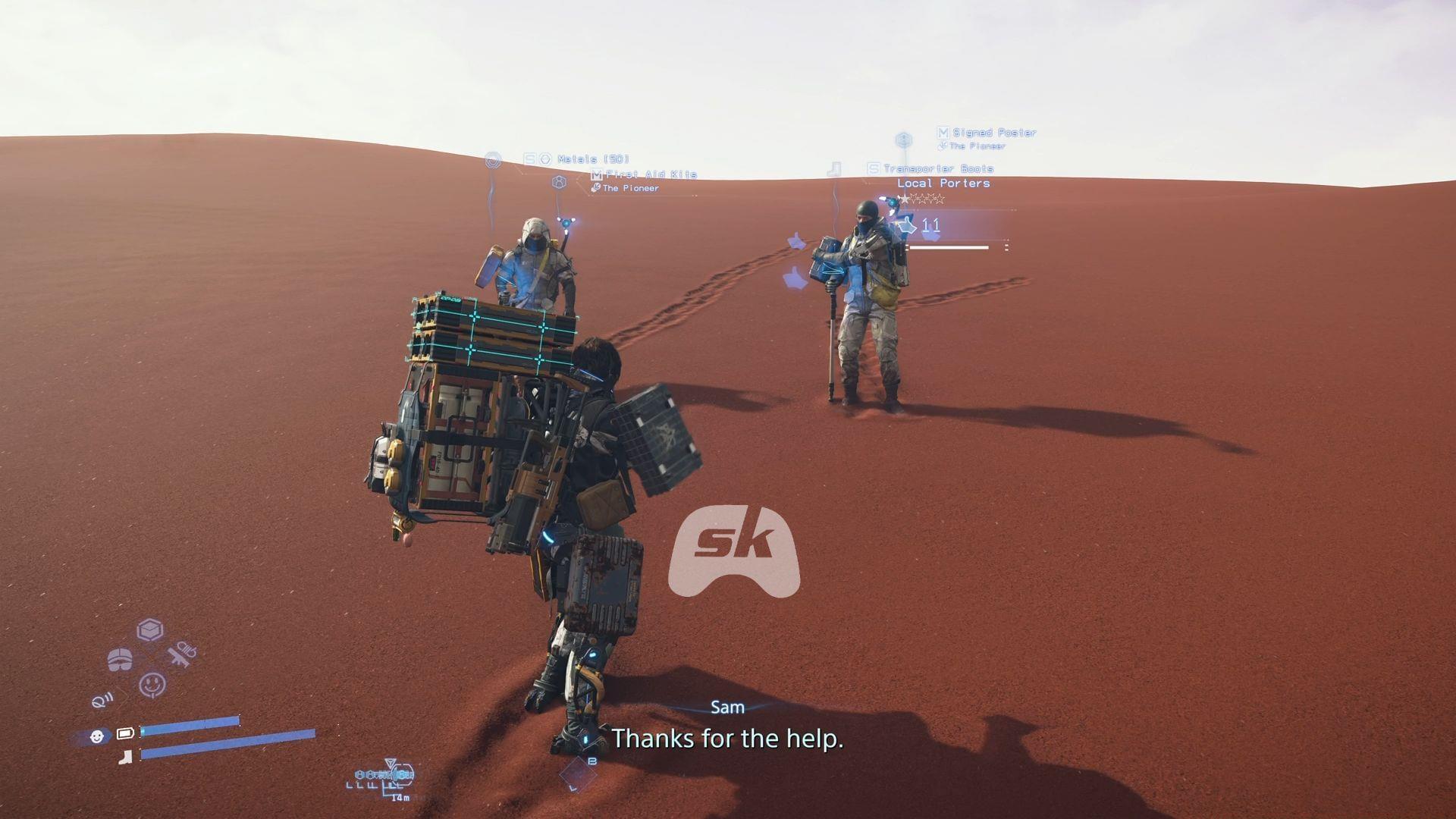Click the voice chat icon in the quick menu
This screenshot has height=819, width=1456.
coord(102,701)
